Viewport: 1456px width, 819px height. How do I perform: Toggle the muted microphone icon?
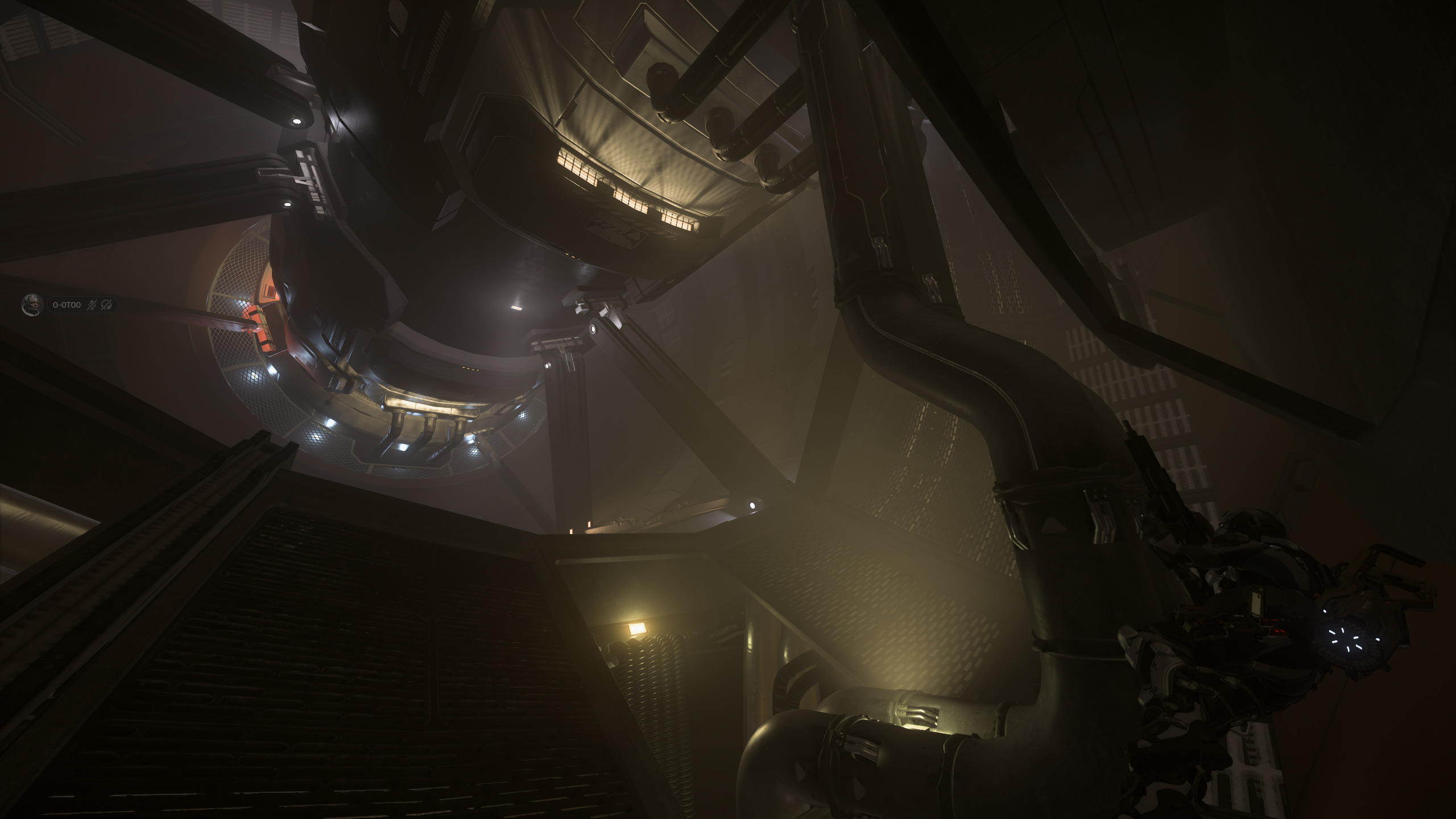[92, 305]
